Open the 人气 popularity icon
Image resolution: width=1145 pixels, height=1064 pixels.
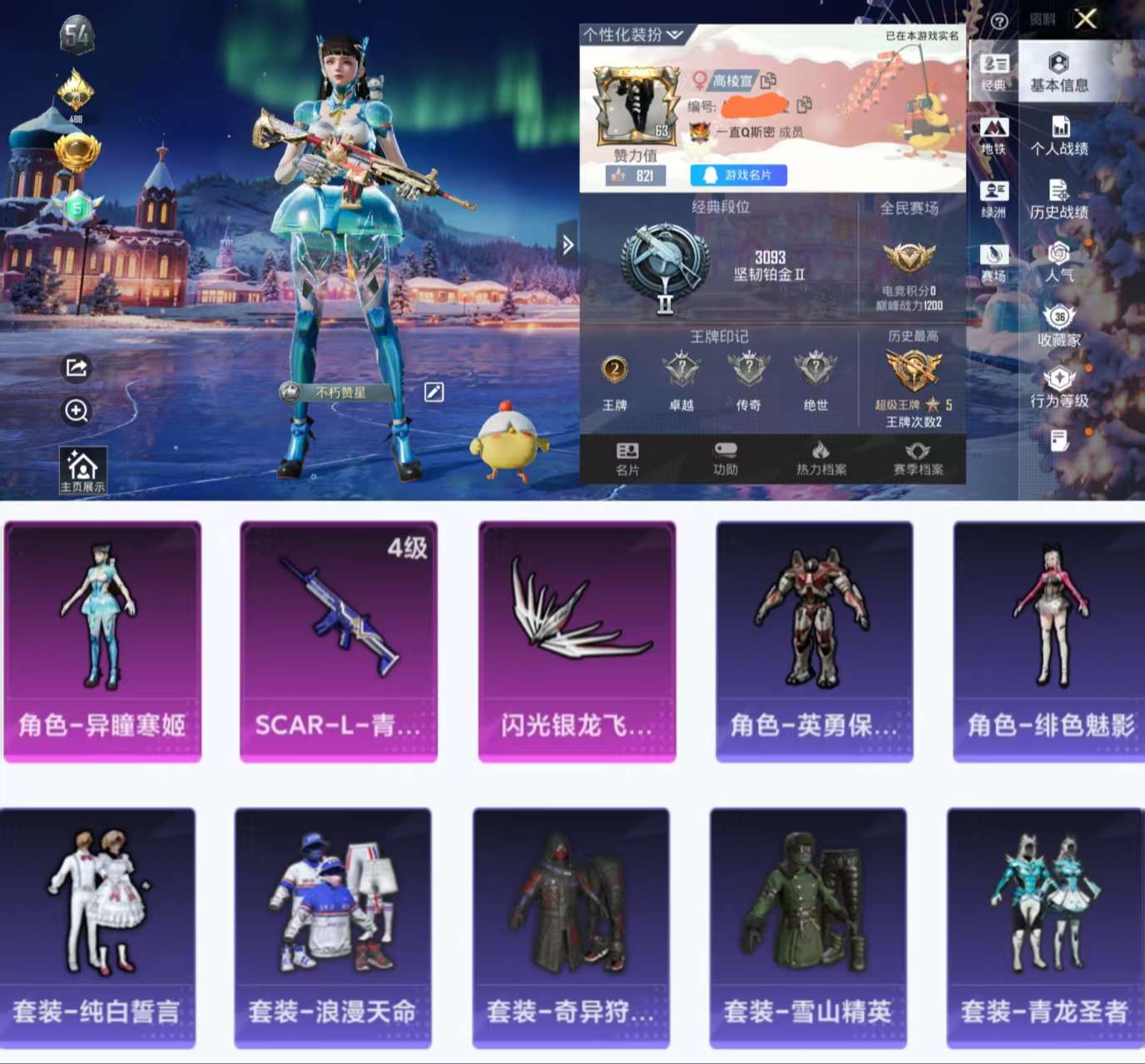[1058, 262]
